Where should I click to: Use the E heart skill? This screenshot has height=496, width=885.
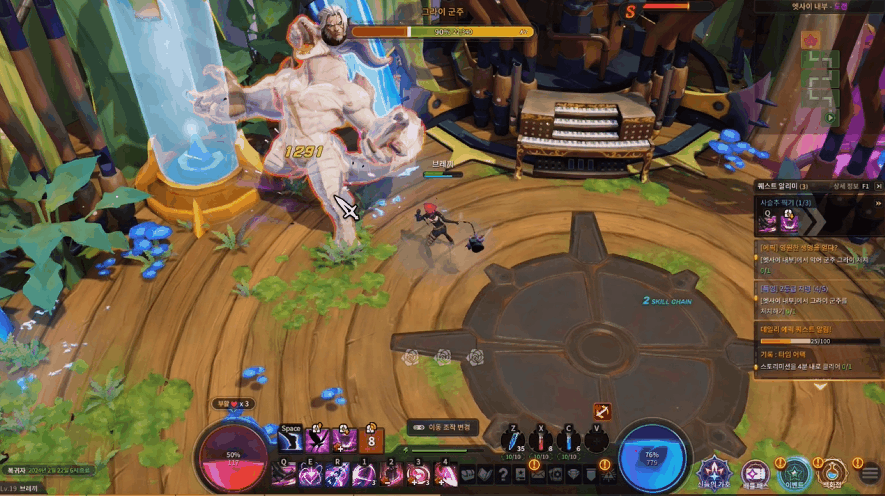pos(310,474)
